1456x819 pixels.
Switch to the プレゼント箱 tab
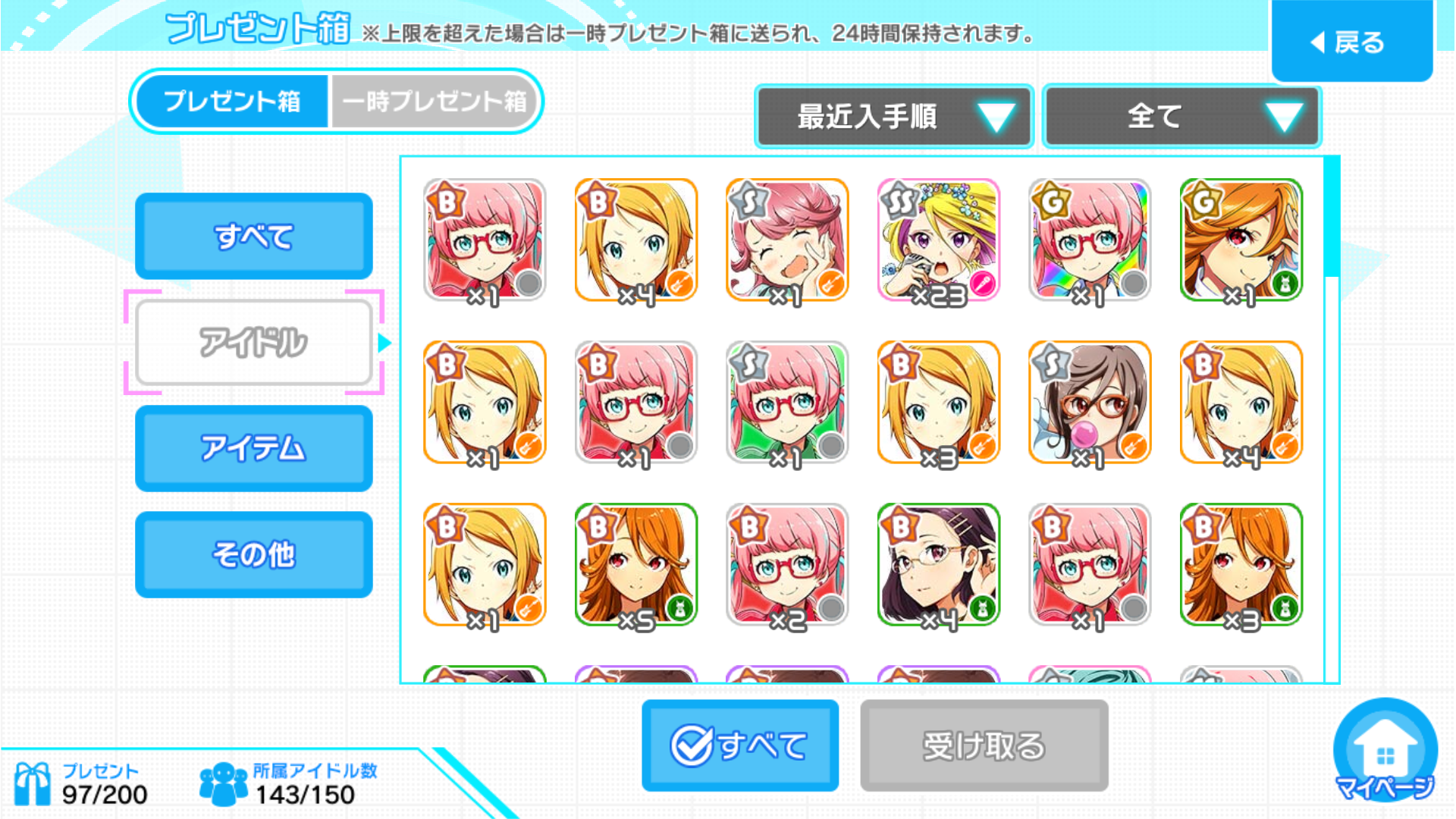[x=232, y=101]
